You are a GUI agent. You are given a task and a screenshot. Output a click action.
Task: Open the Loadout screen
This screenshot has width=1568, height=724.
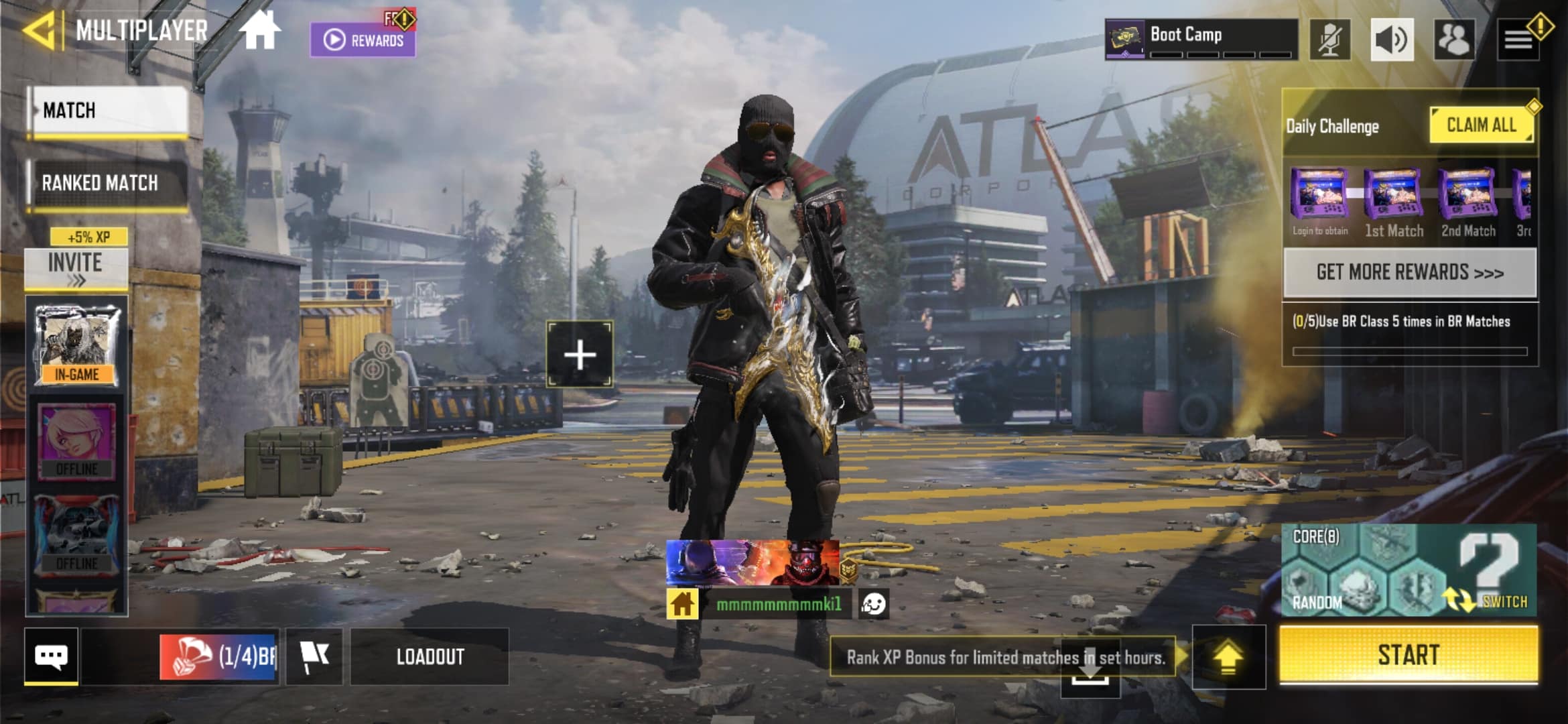click(430, 656)
